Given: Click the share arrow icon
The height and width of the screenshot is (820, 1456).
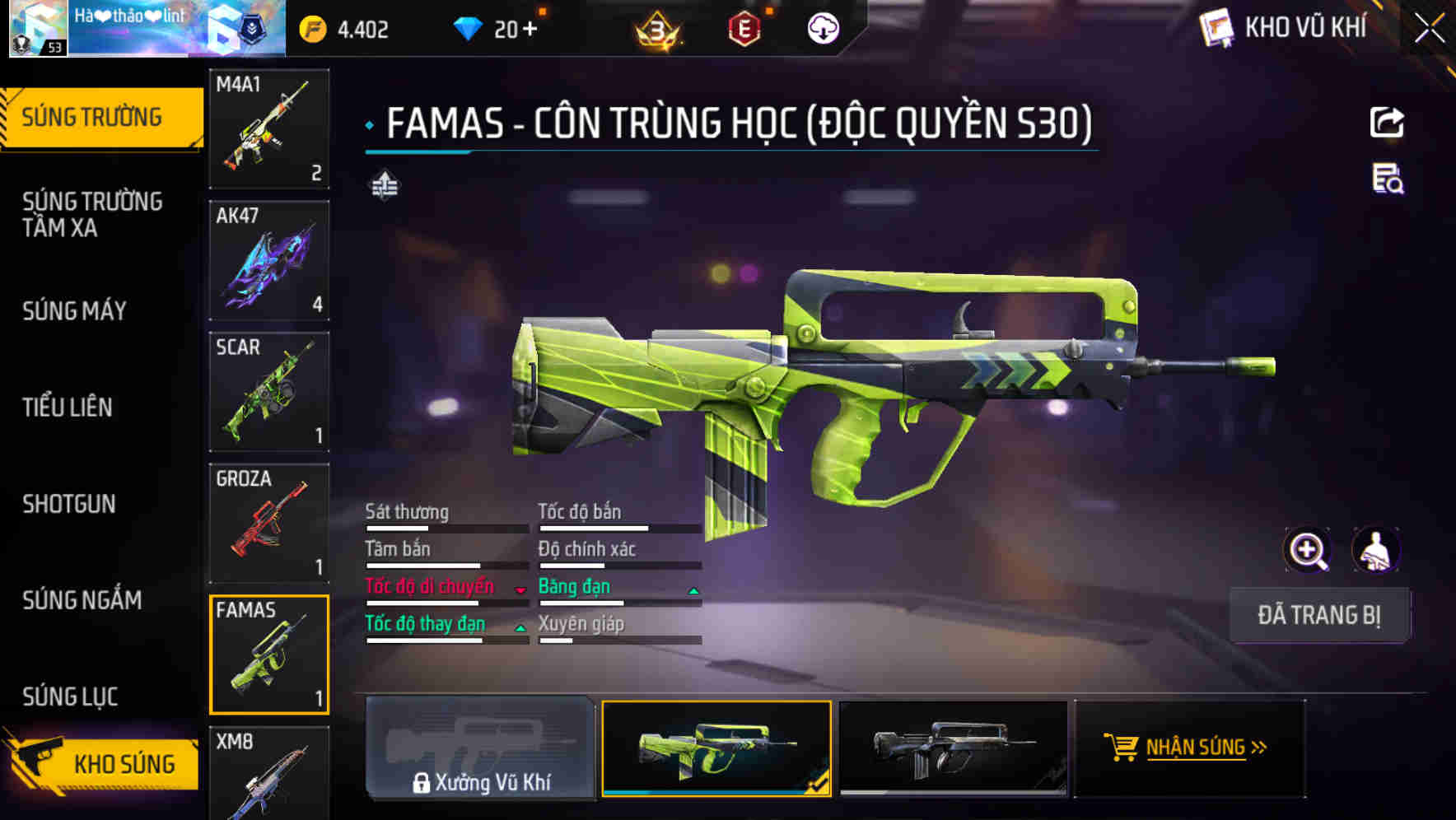Looking at the screenshot, I should pyautogui.click(x=1387, y=123).
